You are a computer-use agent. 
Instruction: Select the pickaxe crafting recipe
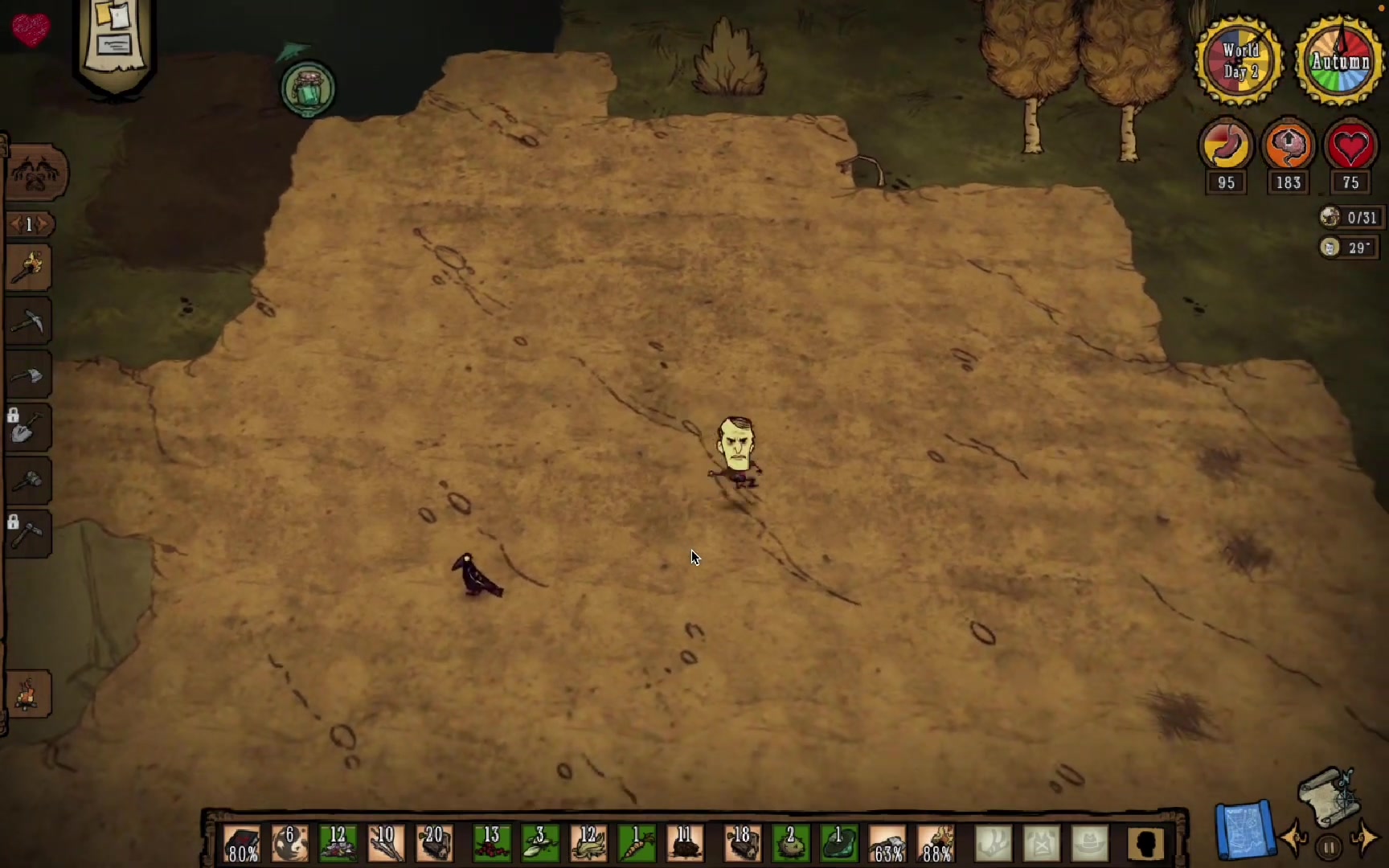click(x=28, y=321)
